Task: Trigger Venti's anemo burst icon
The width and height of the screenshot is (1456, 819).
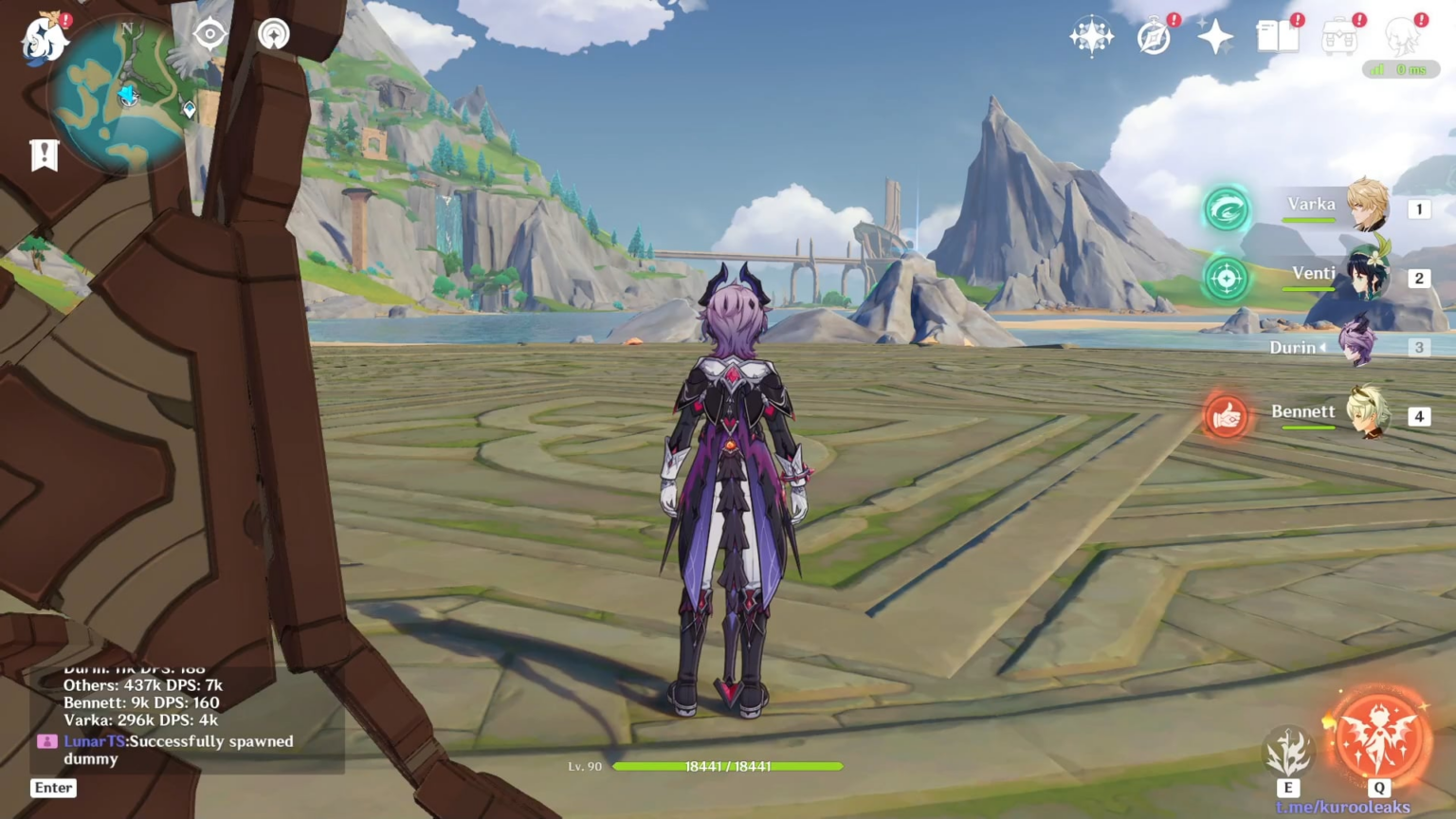Action: click(x=1226, y=279)
